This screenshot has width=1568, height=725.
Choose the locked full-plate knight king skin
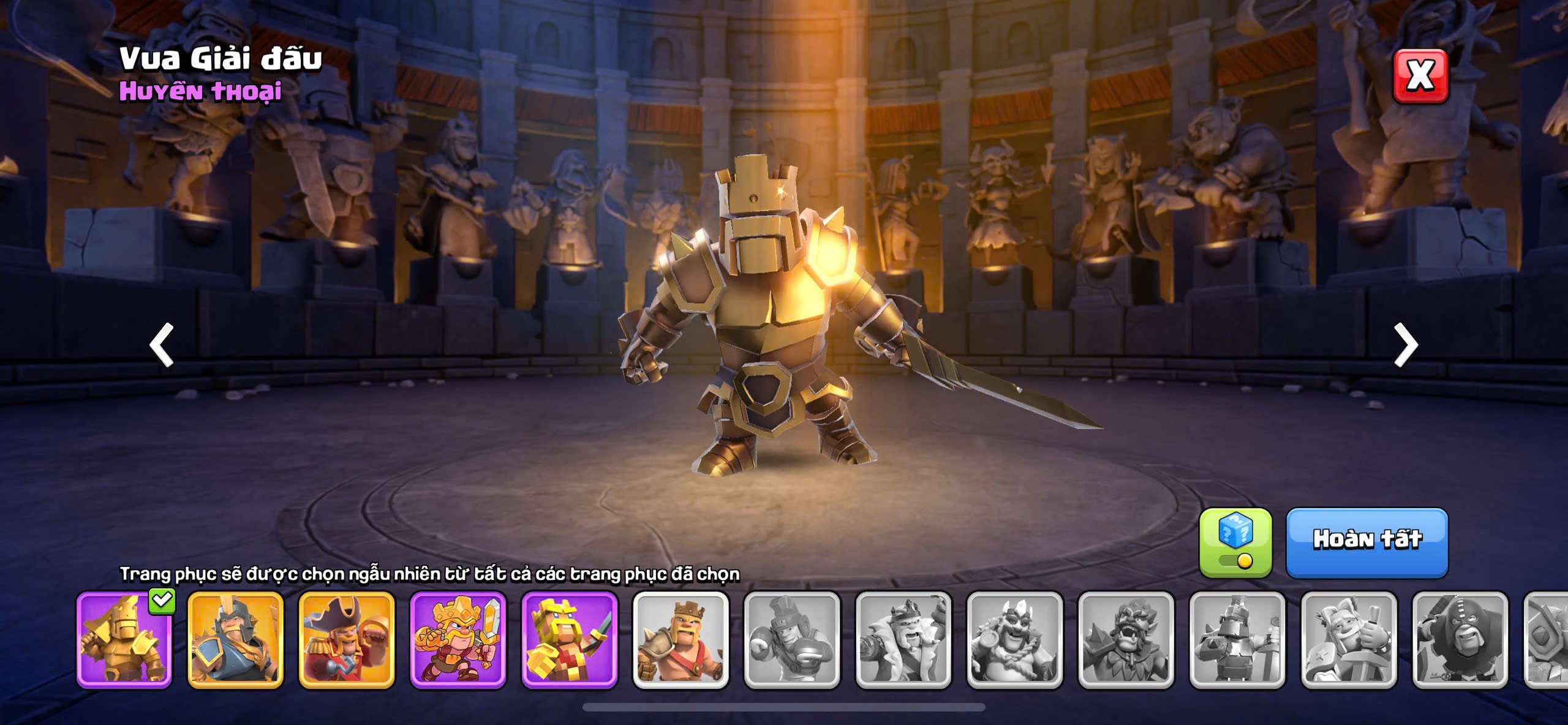pos(1237,639)
